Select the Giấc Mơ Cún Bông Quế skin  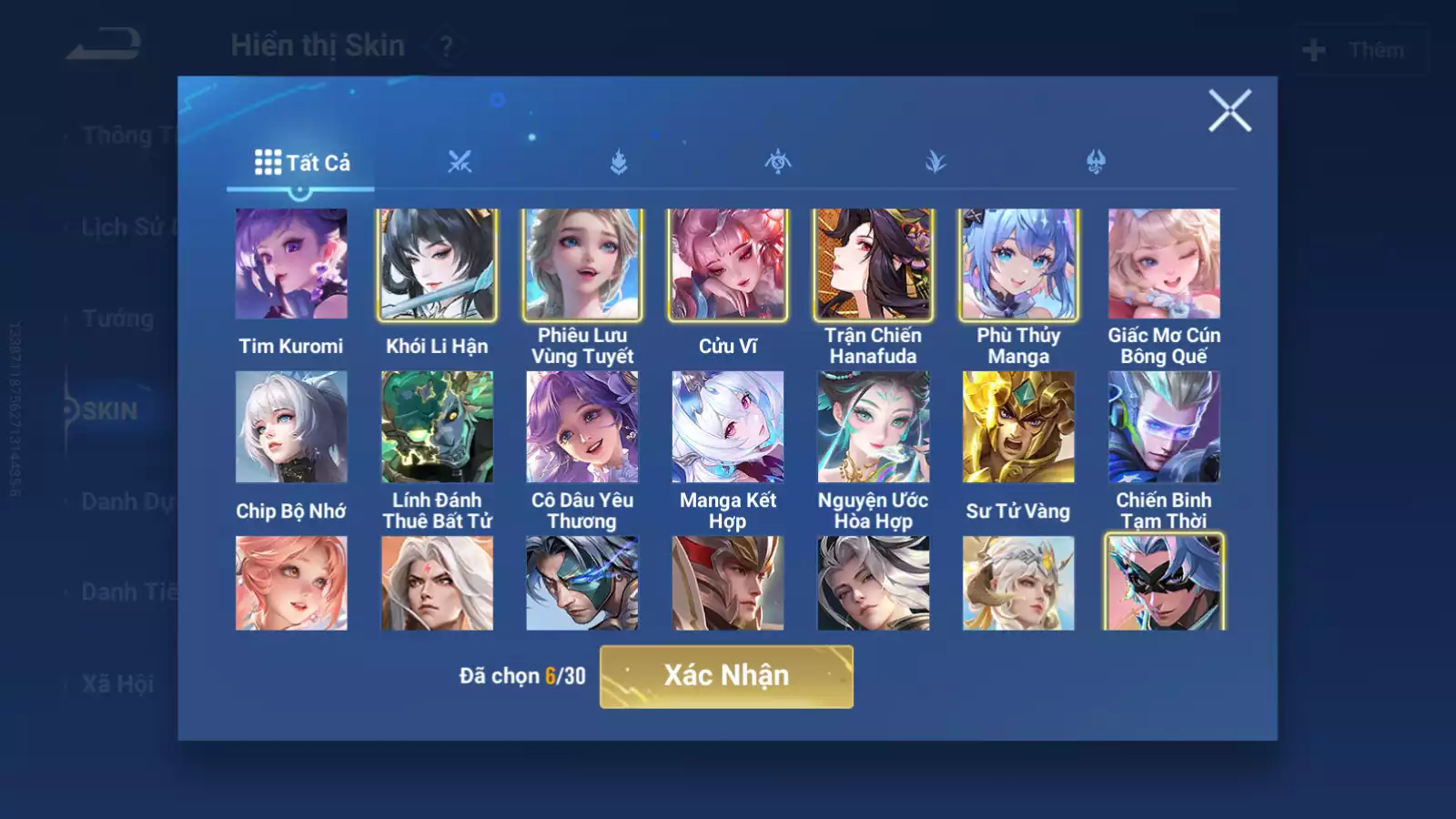click(1164, 264)
